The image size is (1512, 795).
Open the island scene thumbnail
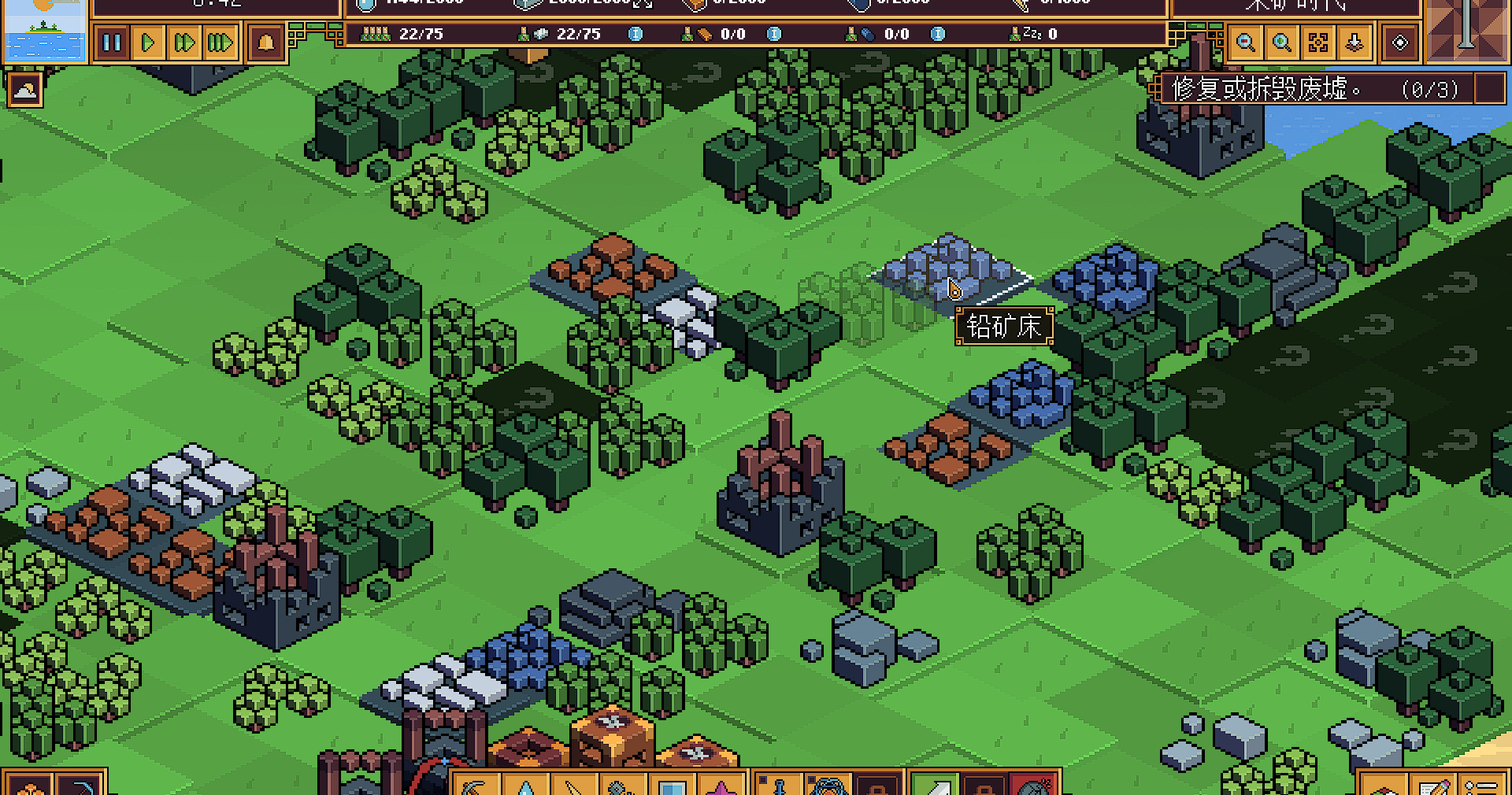tap(44, 30)
